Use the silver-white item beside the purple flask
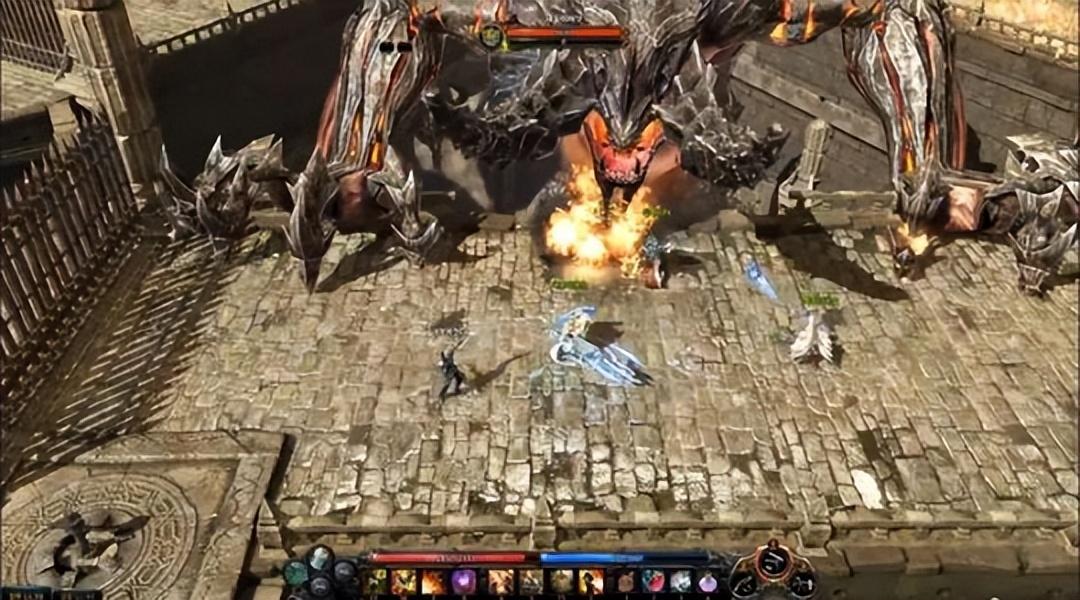Image resolution: width=1080 pixels, height=600 pixels. pyautogui.click(x=680, y=581)
